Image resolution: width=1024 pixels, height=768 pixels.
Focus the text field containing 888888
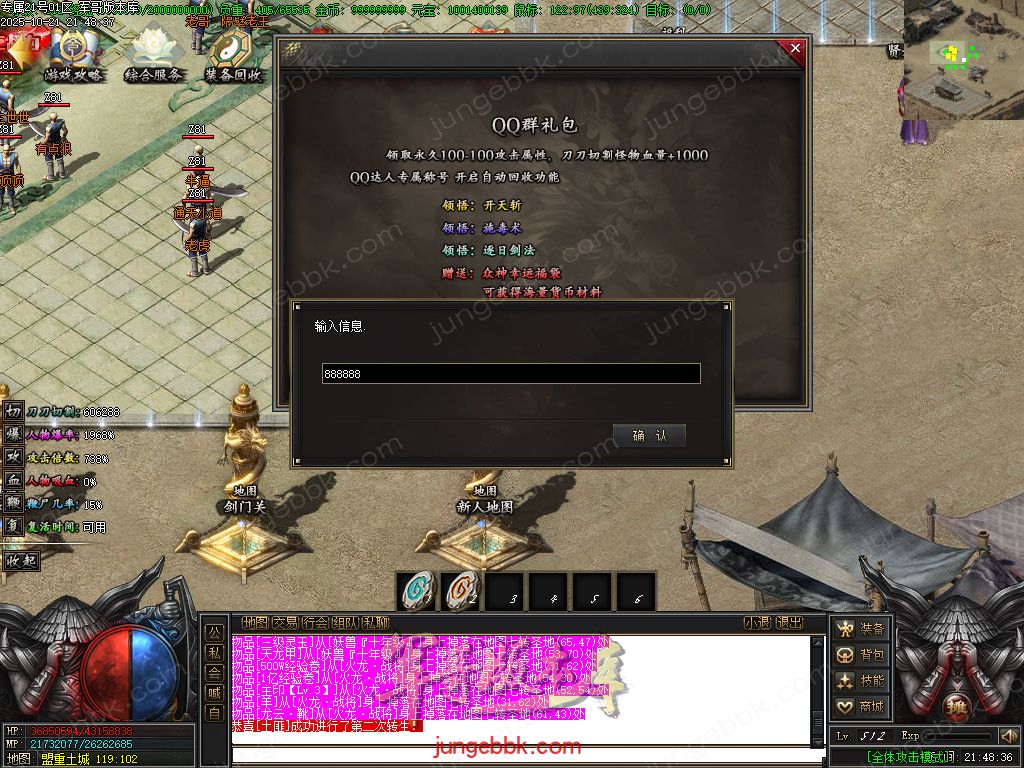tap(510, 374)
